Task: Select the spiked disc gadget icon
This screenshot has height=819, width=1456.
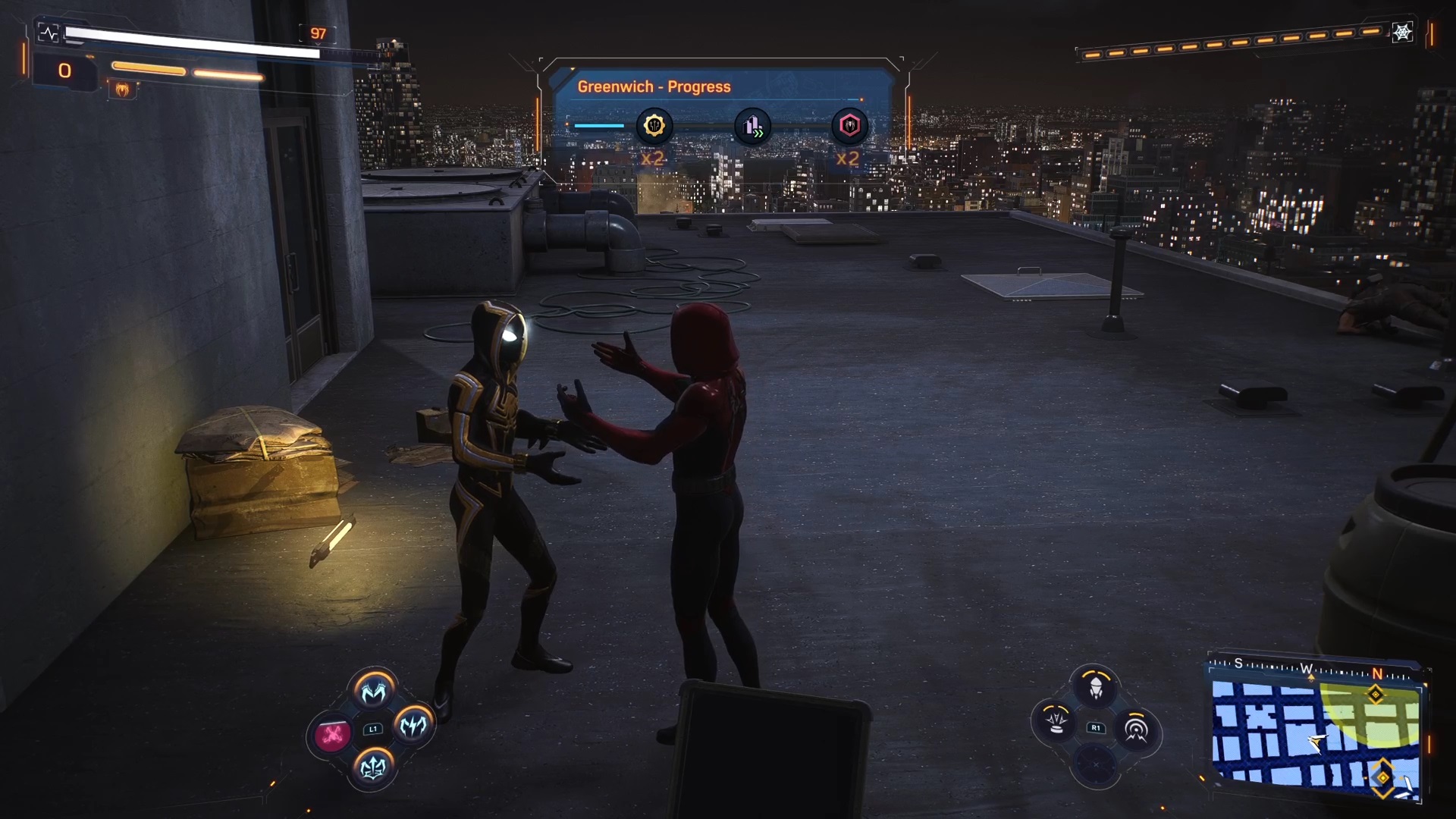Action: tap(1056, 721)
